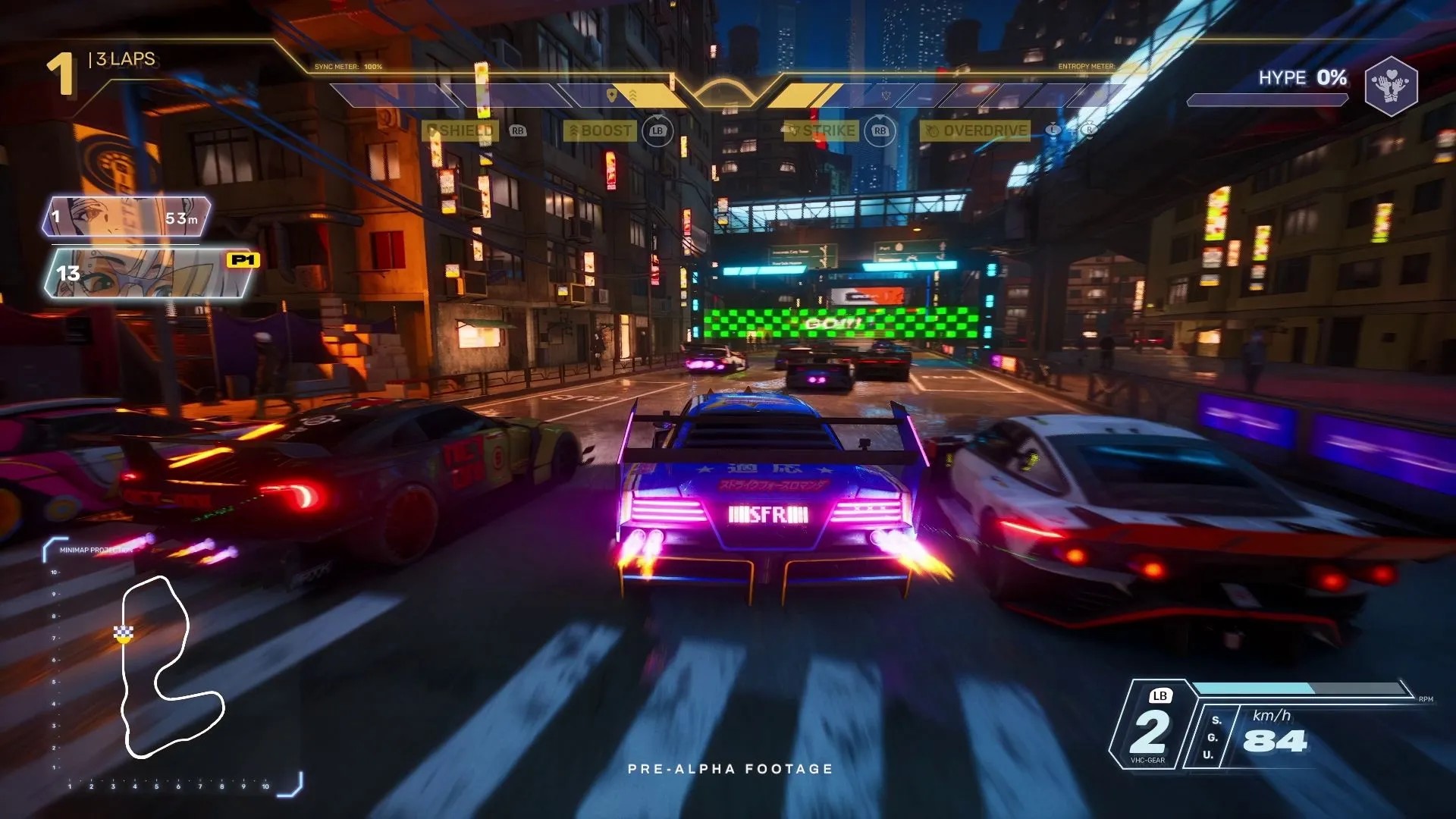Trigger the BOOST ability
This screenshot has width=1456, height=819.
point(600,130)
